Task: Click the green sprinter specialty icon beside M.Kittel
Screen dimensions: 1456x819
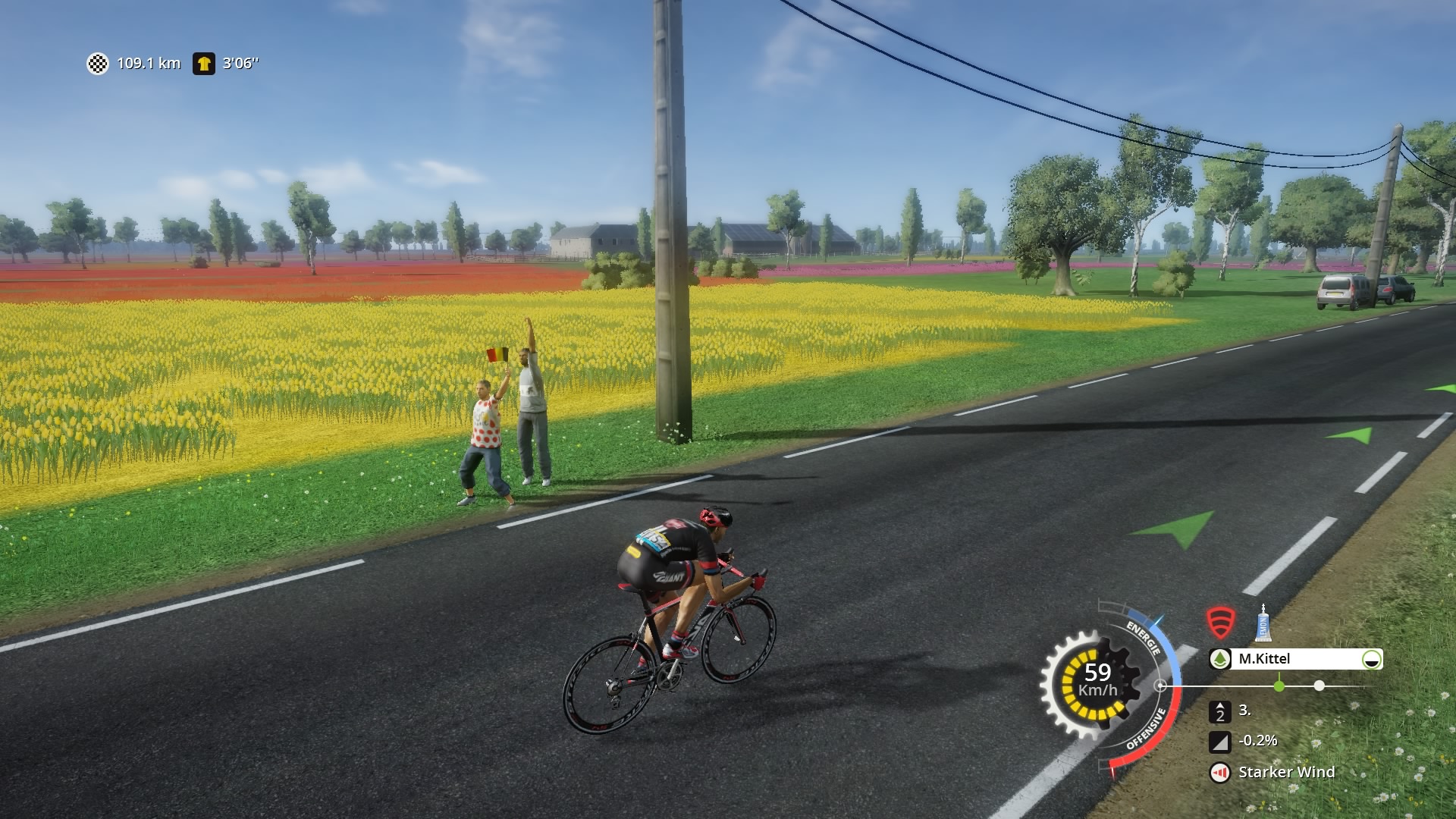Action: [1219, 659]
